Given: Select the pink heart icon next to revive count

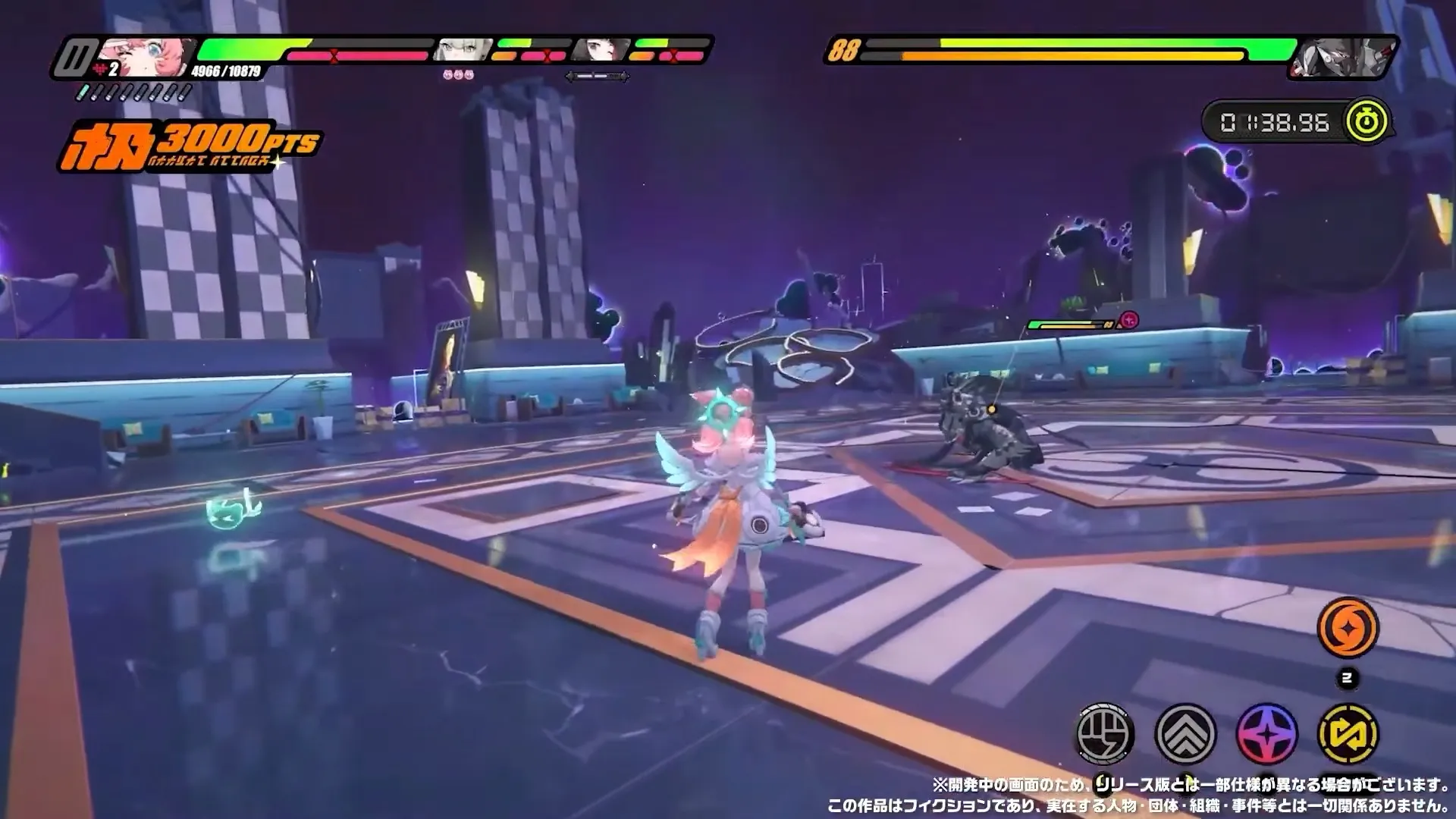Looking at the screenshot, I should click(x=102, y=67).
